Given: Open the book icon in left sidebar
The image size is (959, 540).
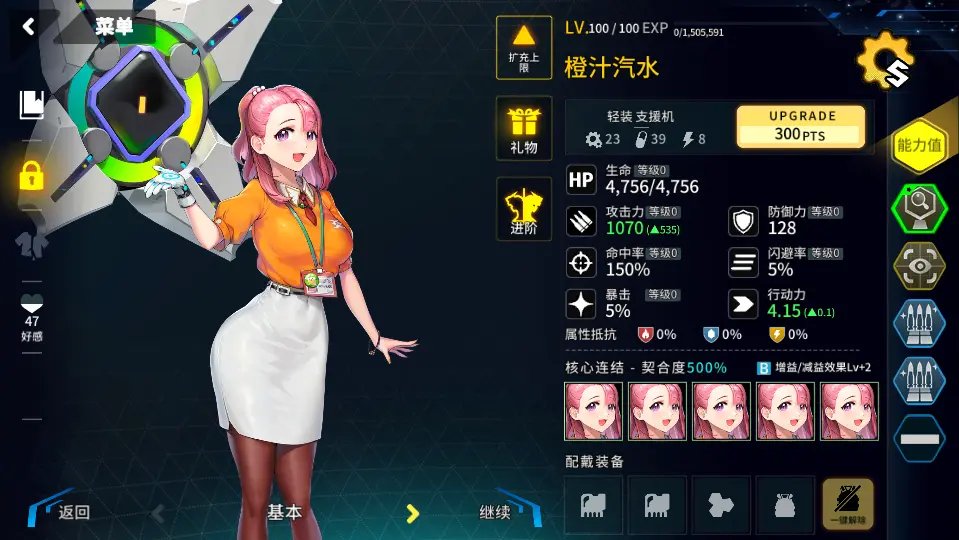Looking at the screenshot, I should point(32,104).
